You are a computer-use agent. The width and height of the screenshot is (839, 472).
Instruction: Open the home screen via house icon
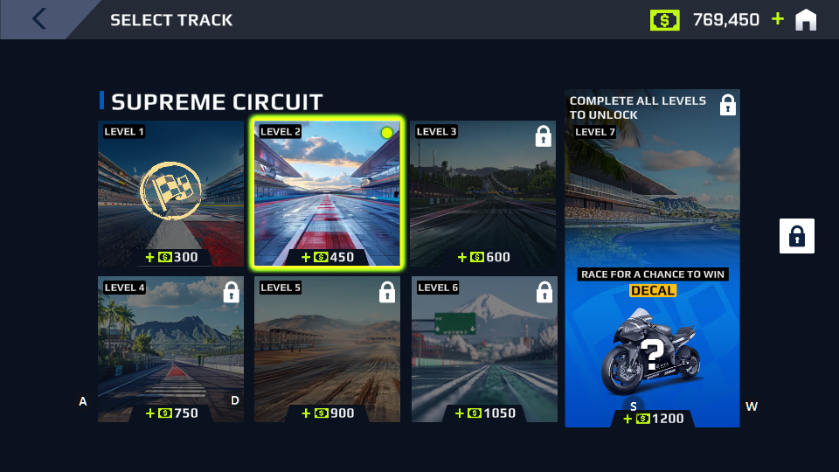click(x=806, y=20)
